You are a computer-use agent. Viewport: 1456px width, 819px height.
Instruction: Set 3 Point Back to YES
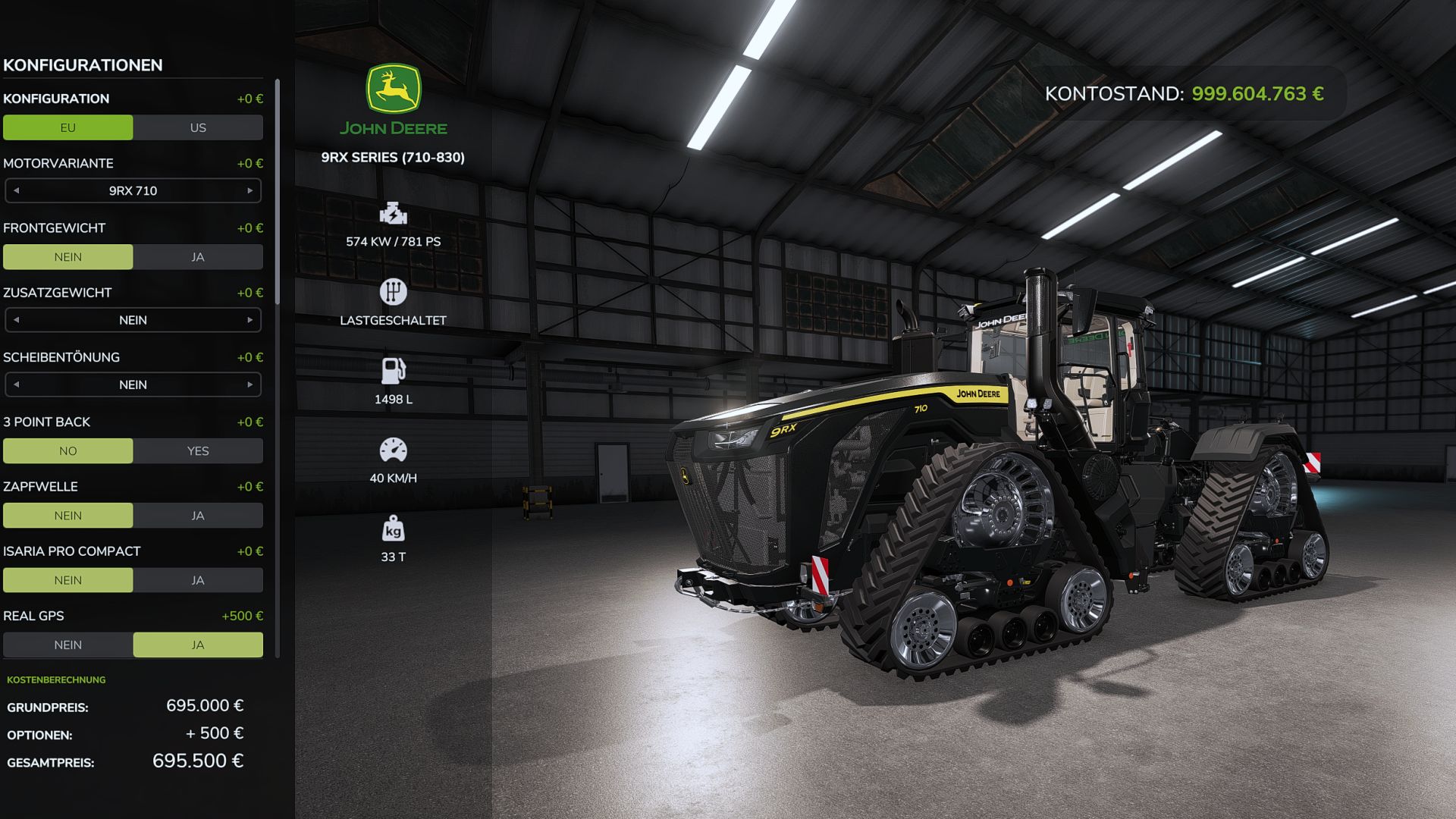point(197,450)
